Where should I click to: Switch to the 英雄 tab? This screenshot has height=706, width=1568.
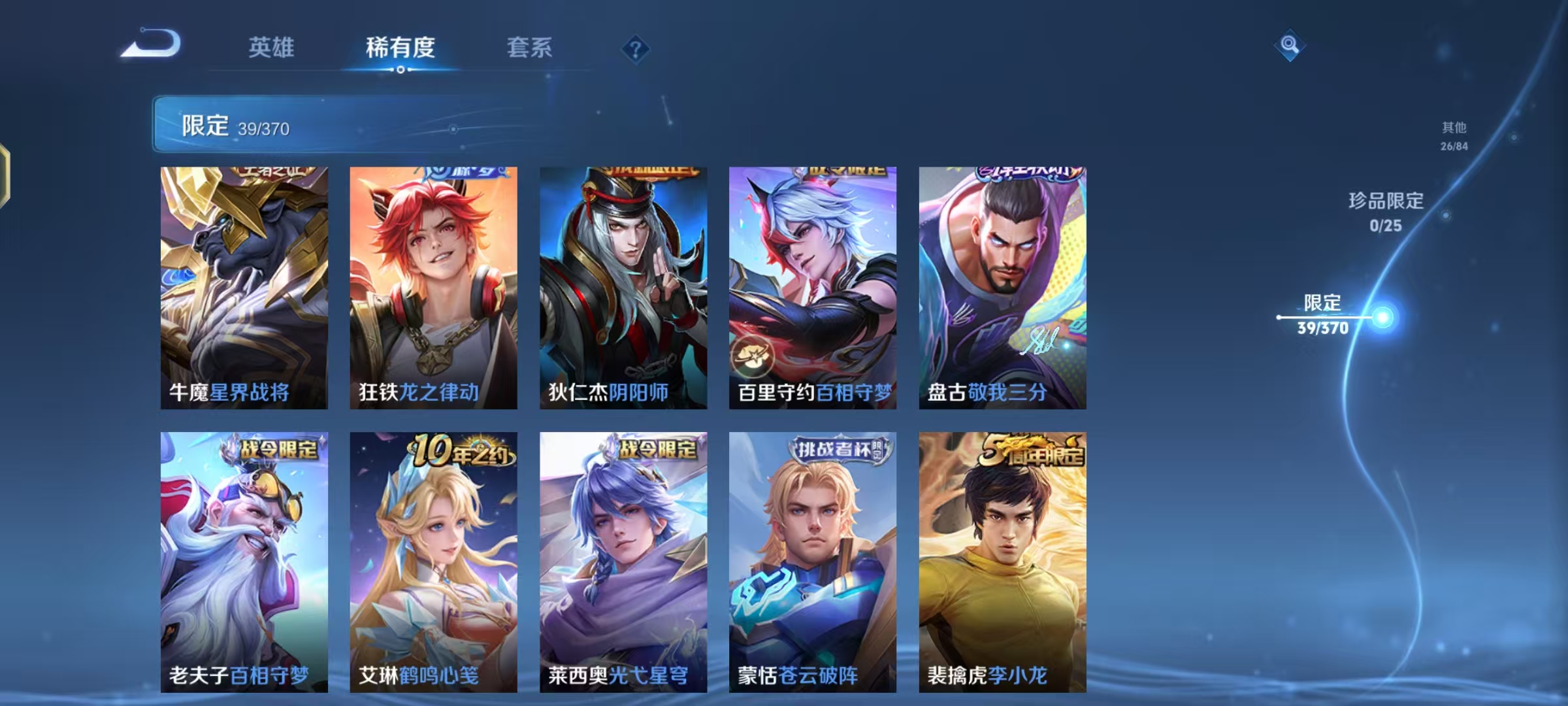pos(272,48)
